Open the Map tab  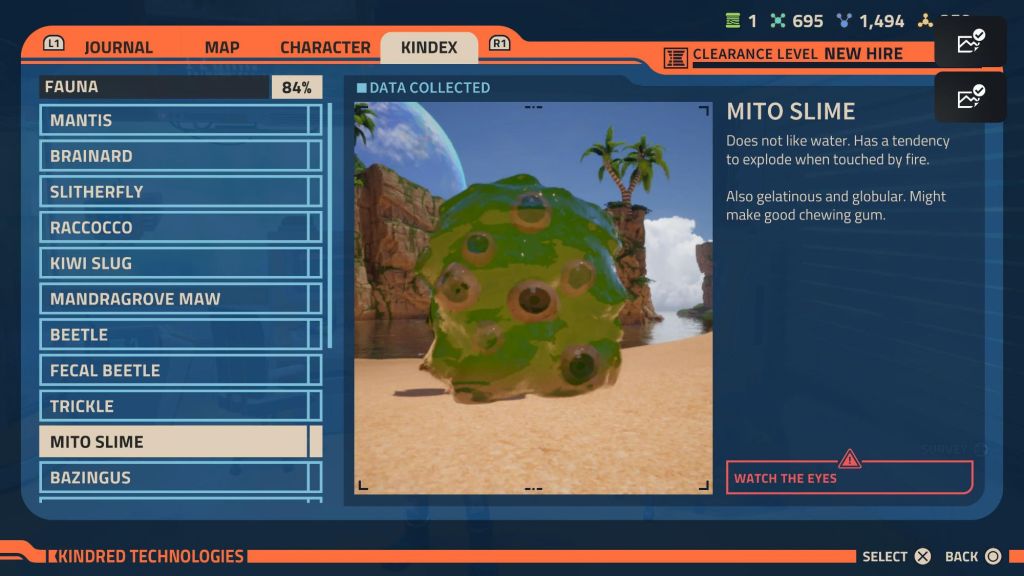[x=221, y=47]
